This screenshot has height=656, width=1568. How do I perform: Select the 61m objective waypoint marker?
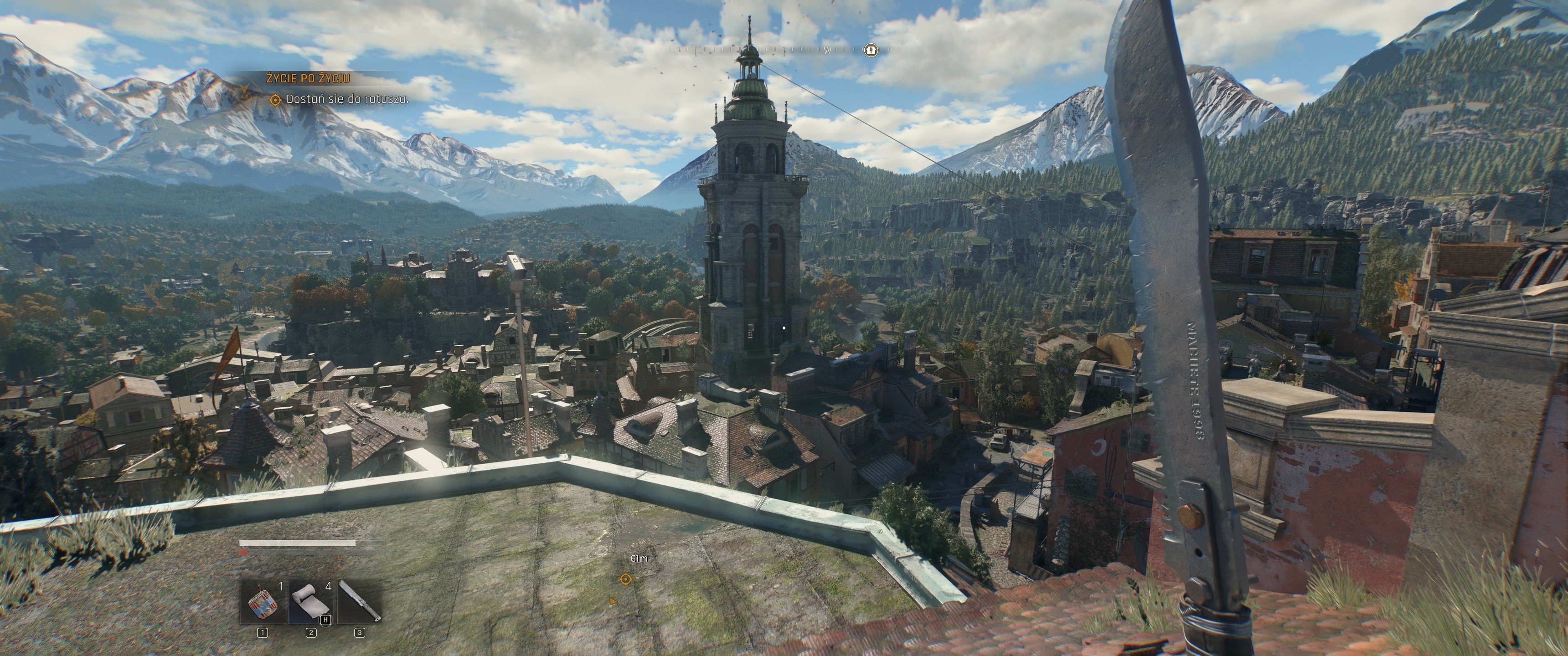click(625, 579)
